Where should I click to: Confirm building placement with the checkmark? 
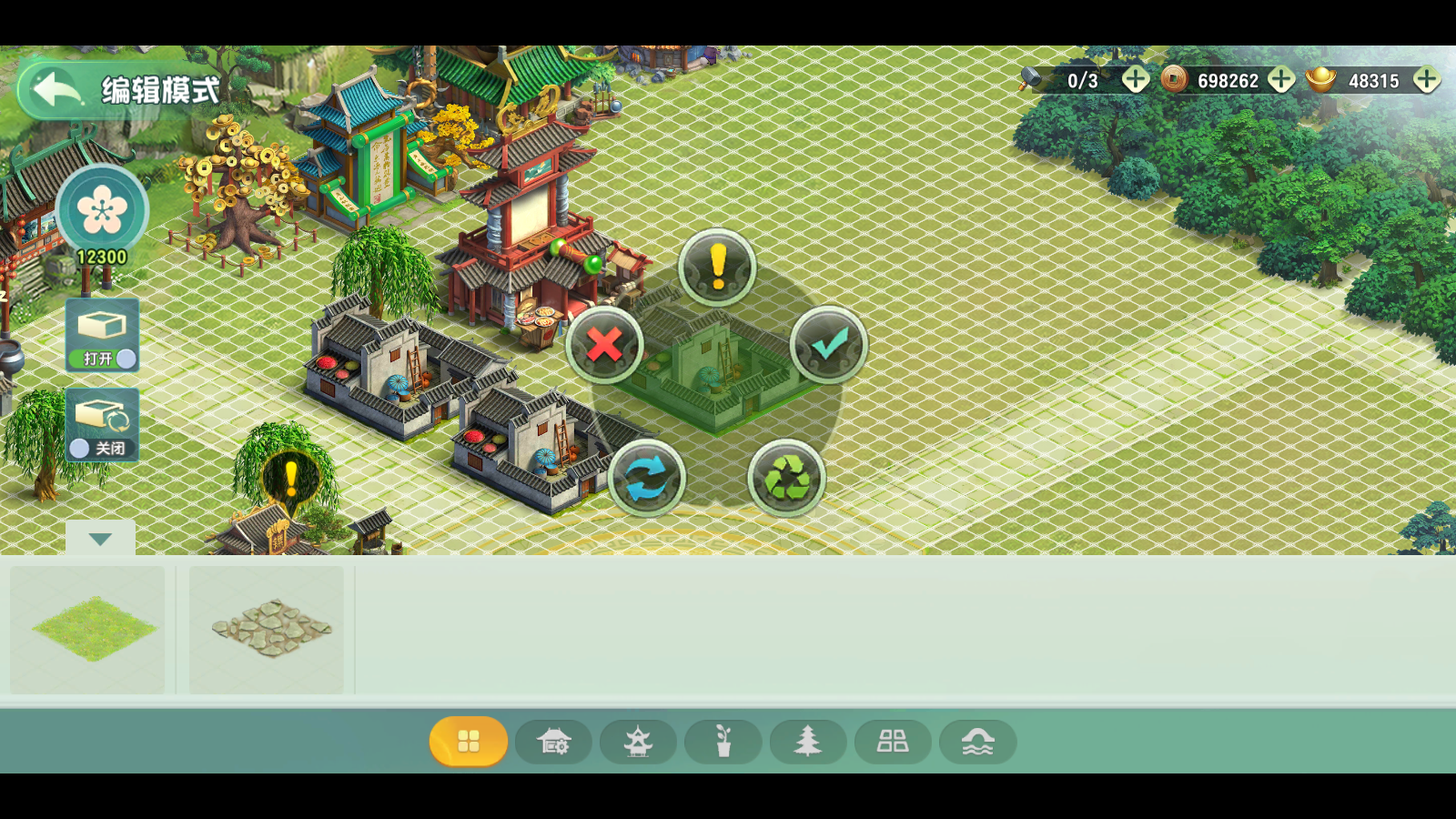[x=828, y=345]
